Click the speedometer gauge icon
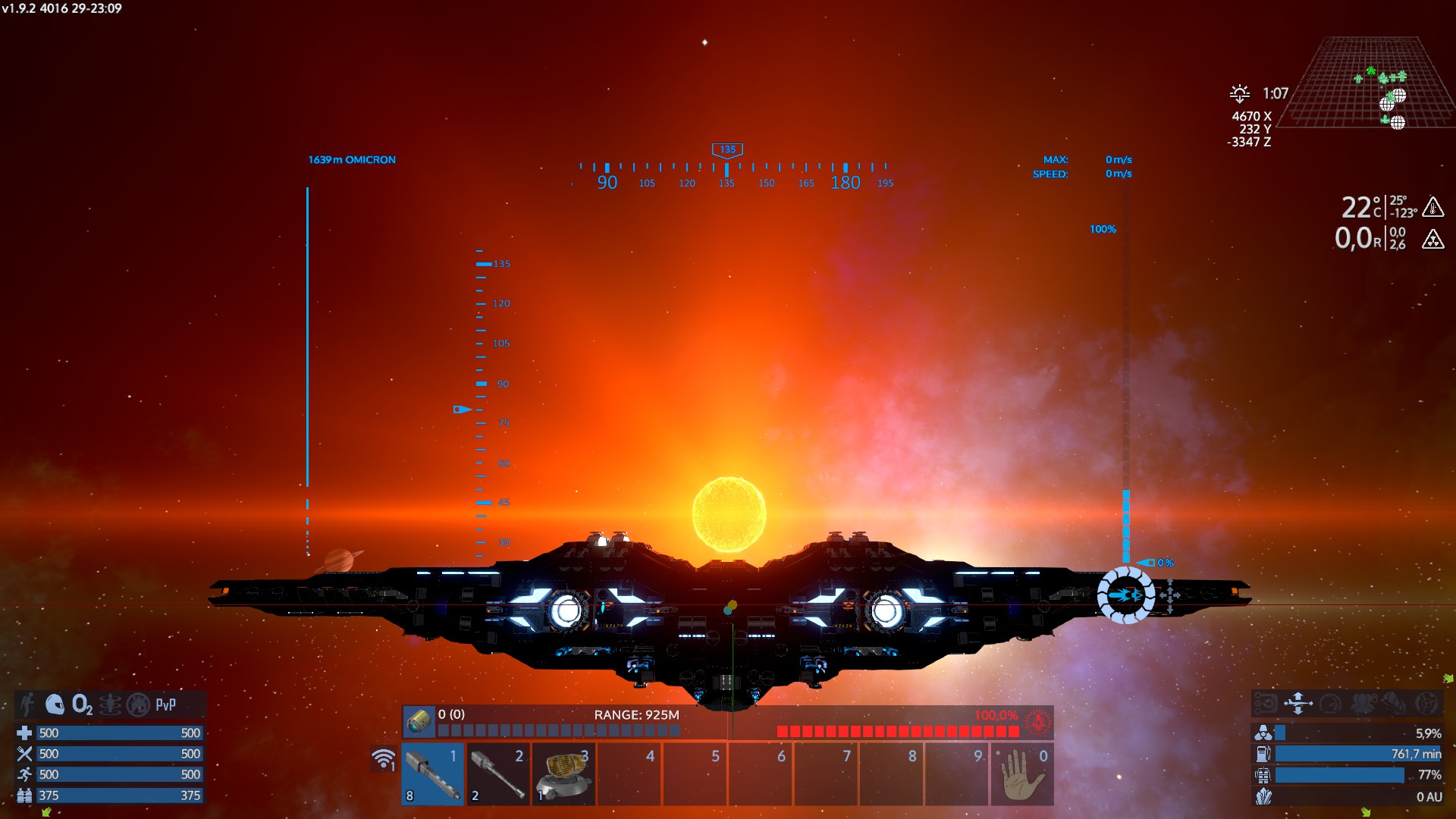This screenshot has height=819, width=1456. (x=1330, y=704)
